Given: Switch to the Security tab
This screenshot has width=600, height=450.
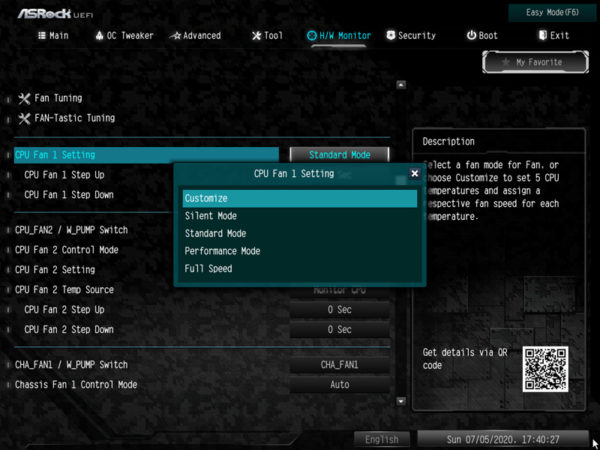Looking at the screenshot, I should point(410,36).
